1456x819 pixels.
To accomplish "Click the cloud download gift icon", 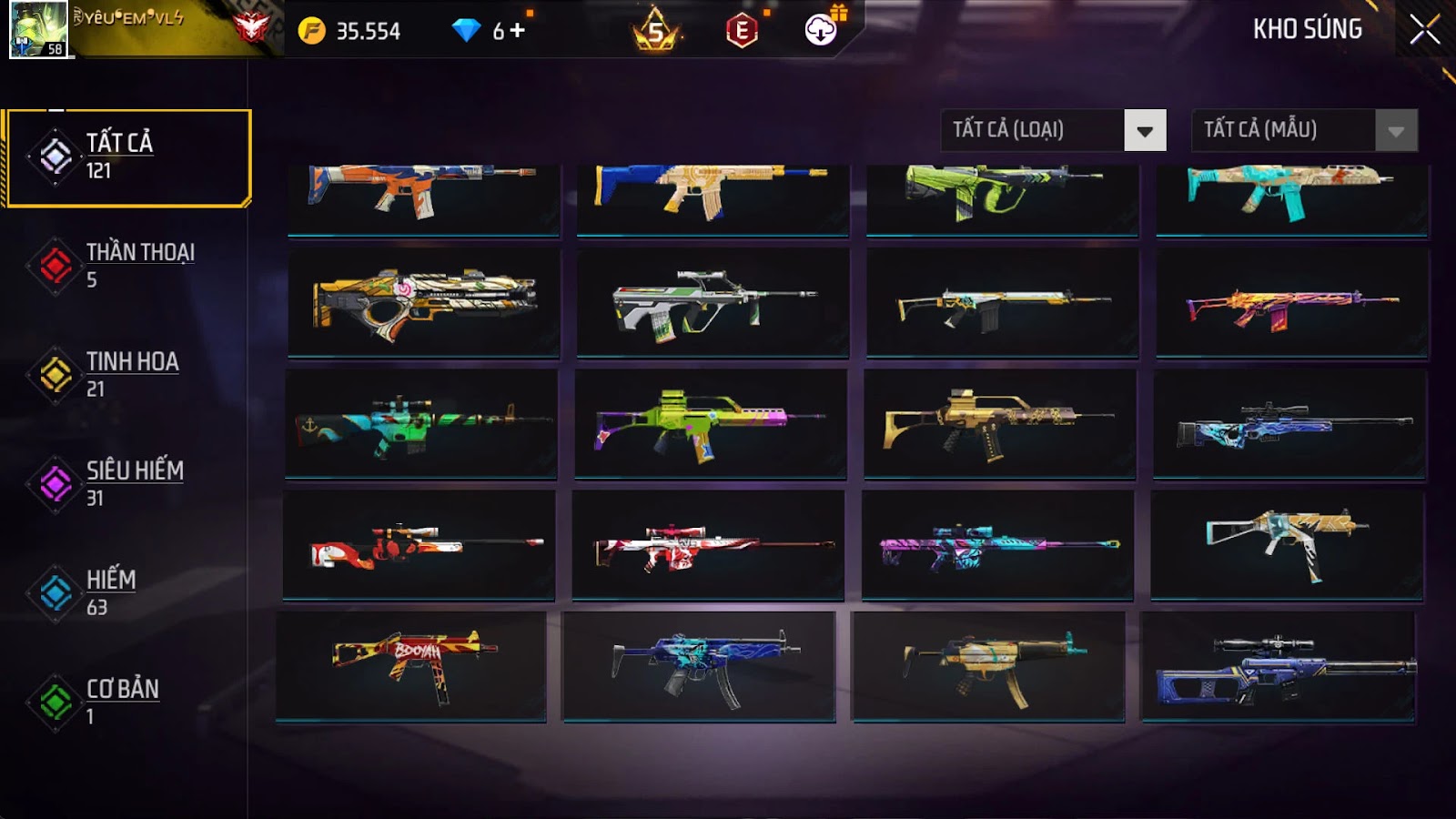I will coord(821,30).
